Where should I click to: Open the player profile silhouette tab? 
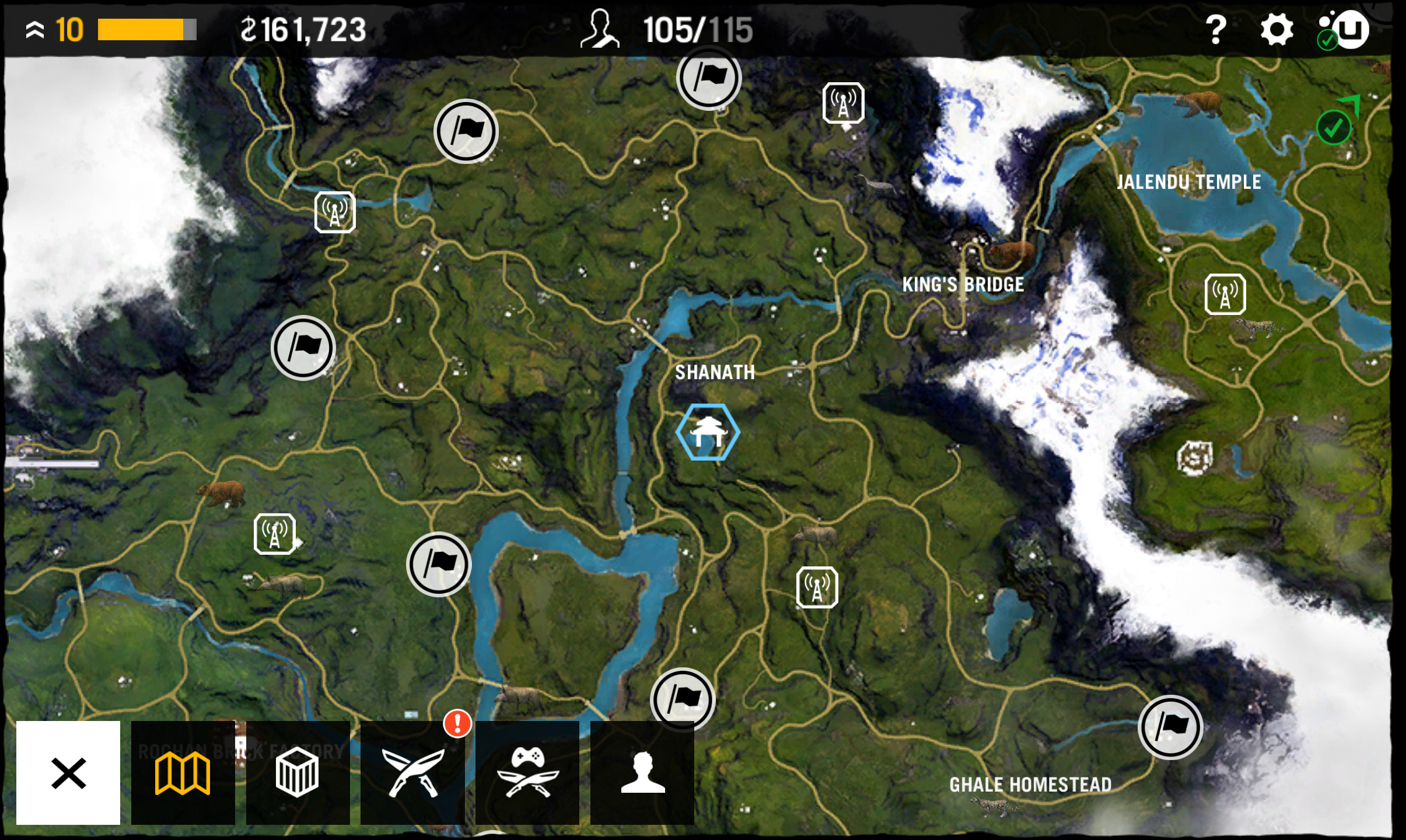pos(642,773)
